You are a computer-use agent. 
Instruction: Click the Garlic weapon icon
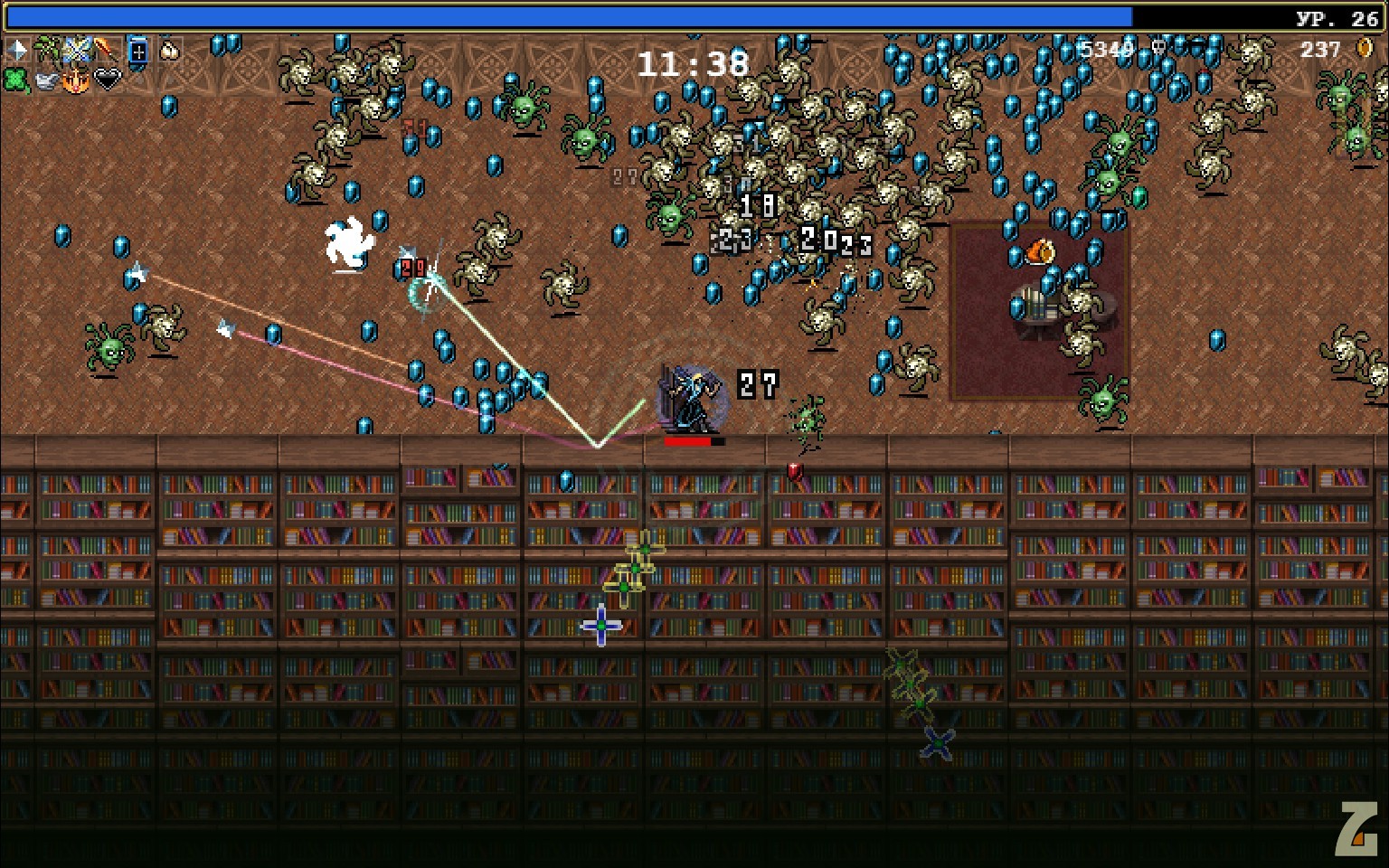[168, 51]
